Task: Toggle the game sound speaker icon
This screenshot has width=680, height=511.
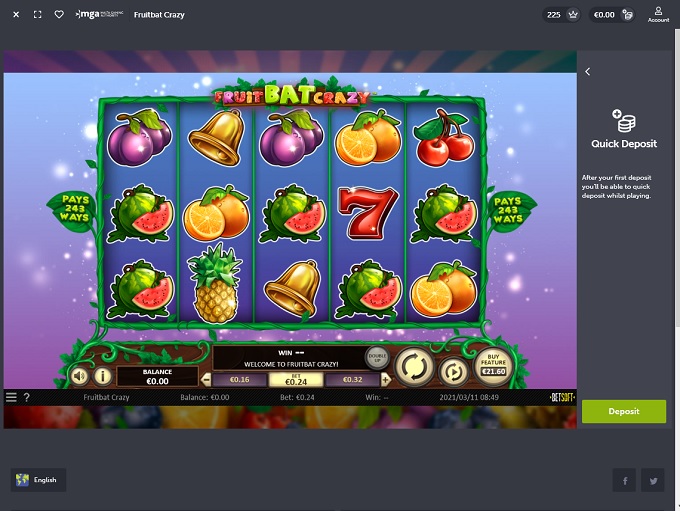Action: click(x=79, y=376)
